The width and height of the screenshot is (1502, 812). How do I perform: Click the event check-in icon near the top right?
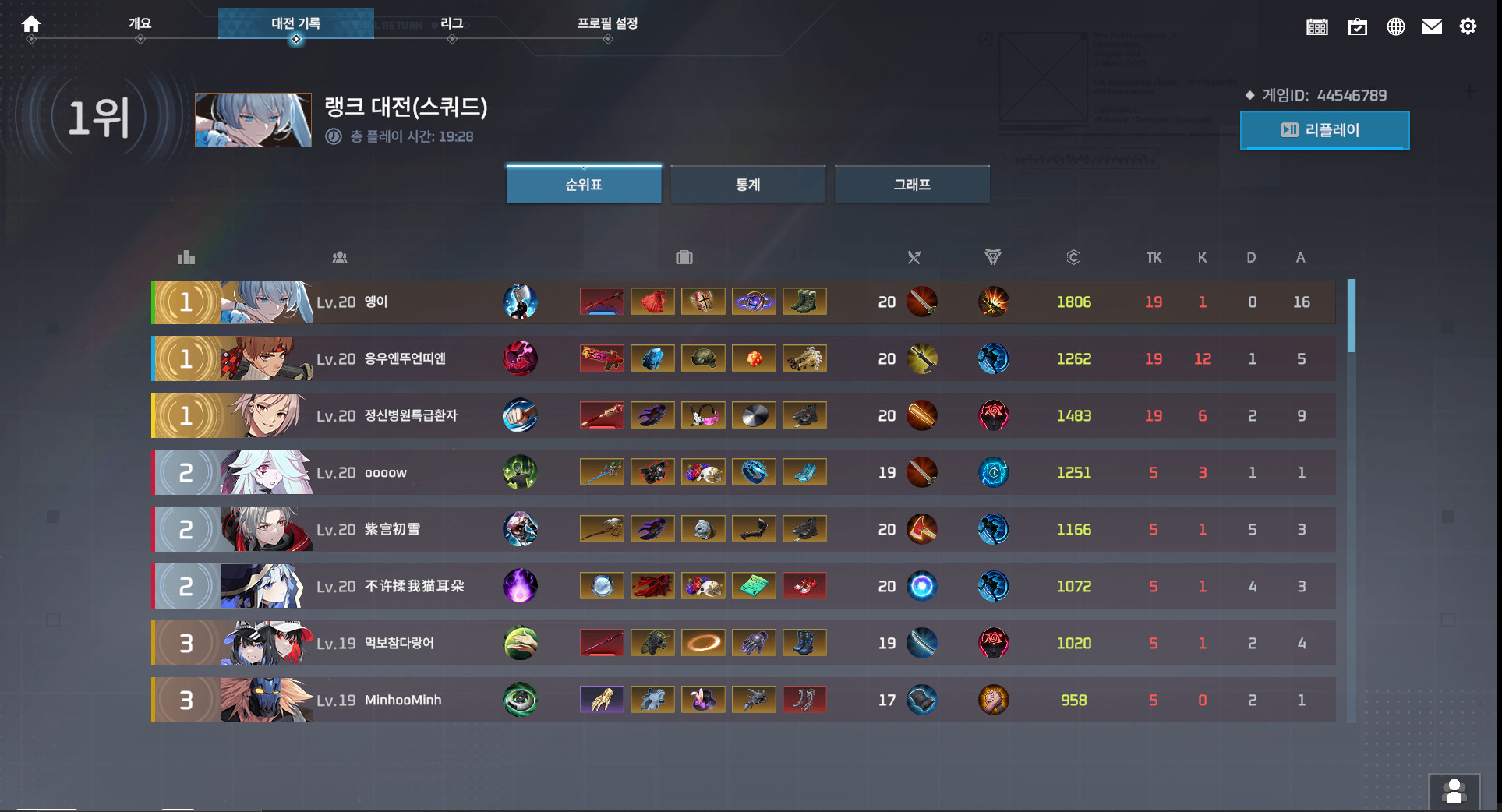coord(1358,26)
